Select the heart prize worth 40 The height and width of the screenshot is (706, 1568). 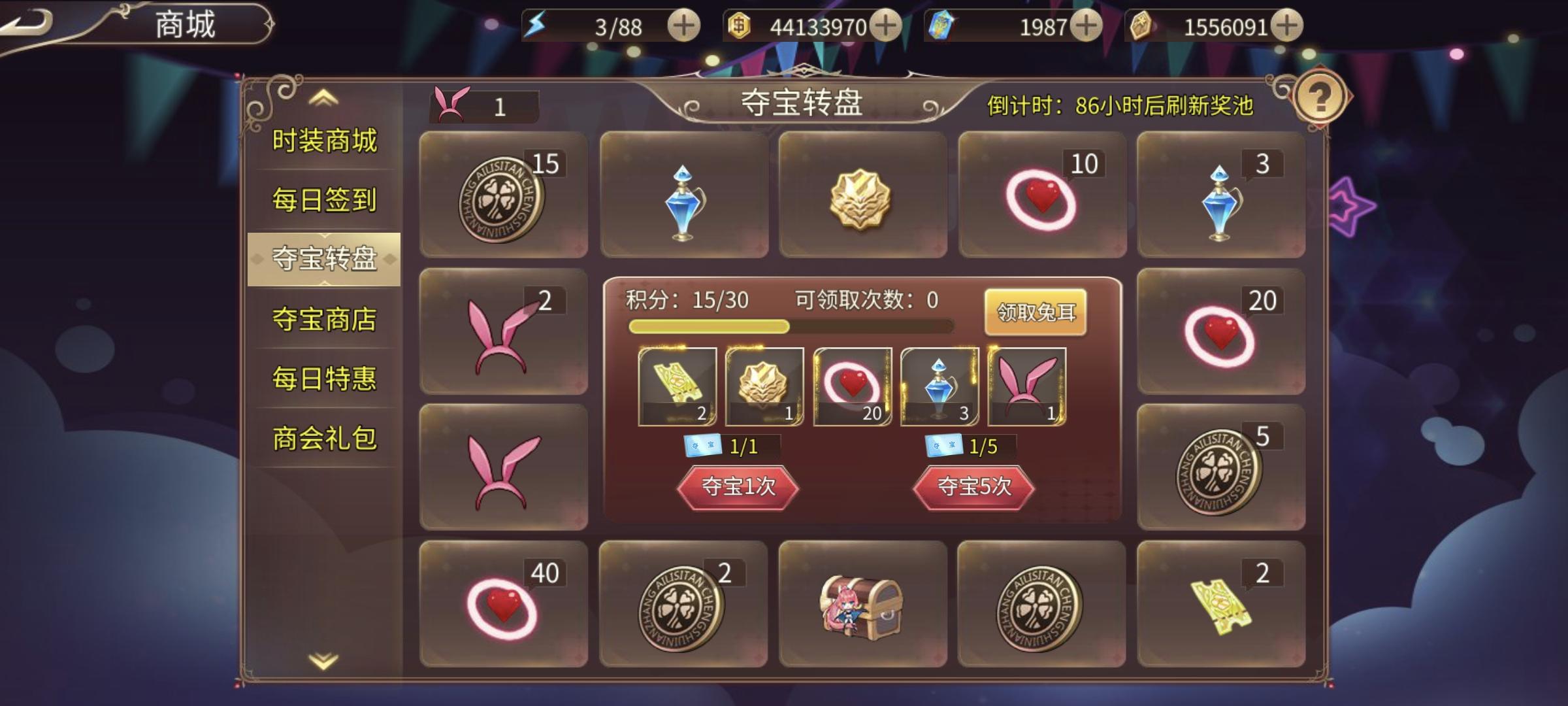tap(503, 604)
